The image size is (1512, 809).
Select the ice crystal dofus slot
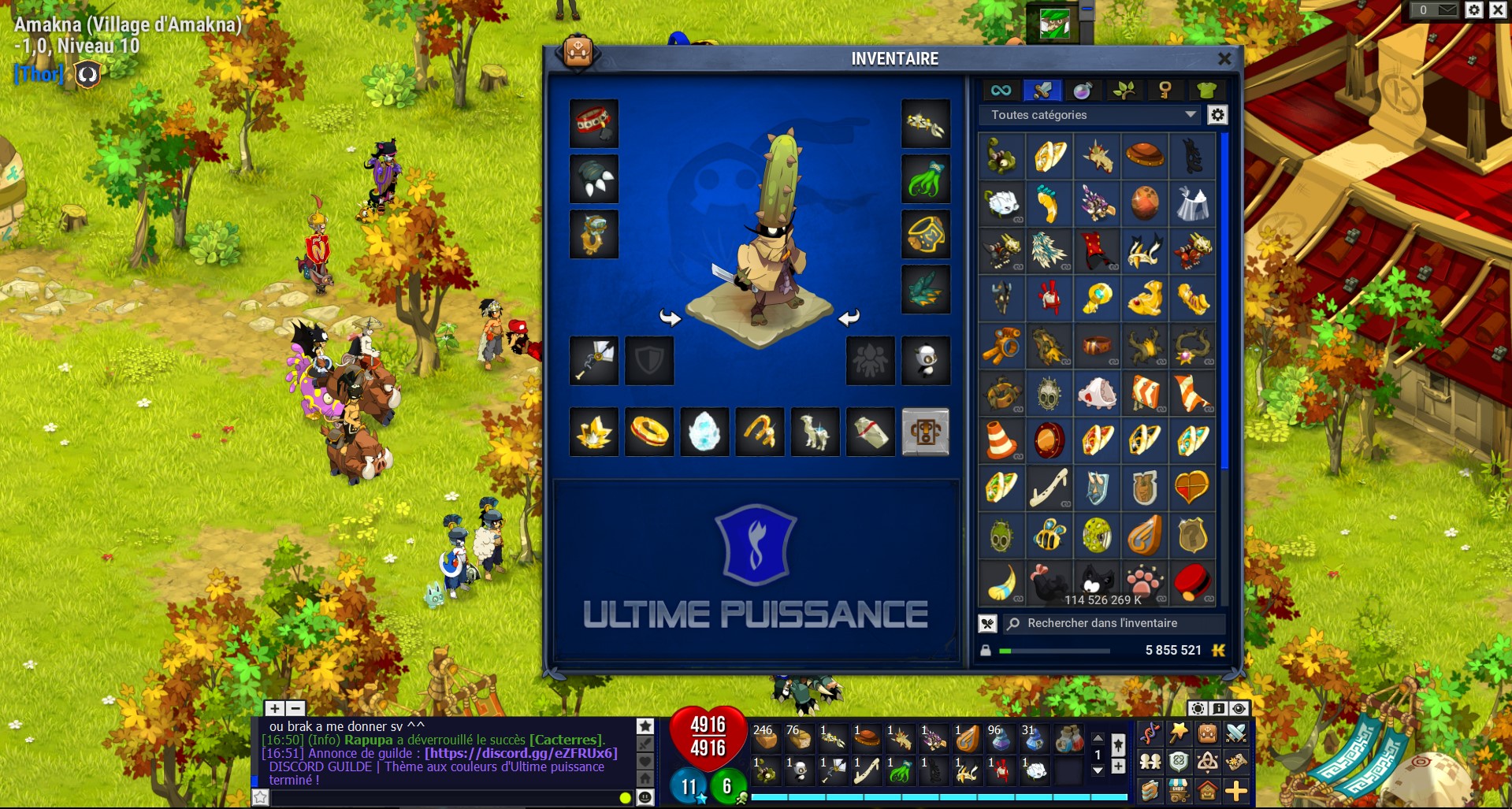[x=704, y=432]
